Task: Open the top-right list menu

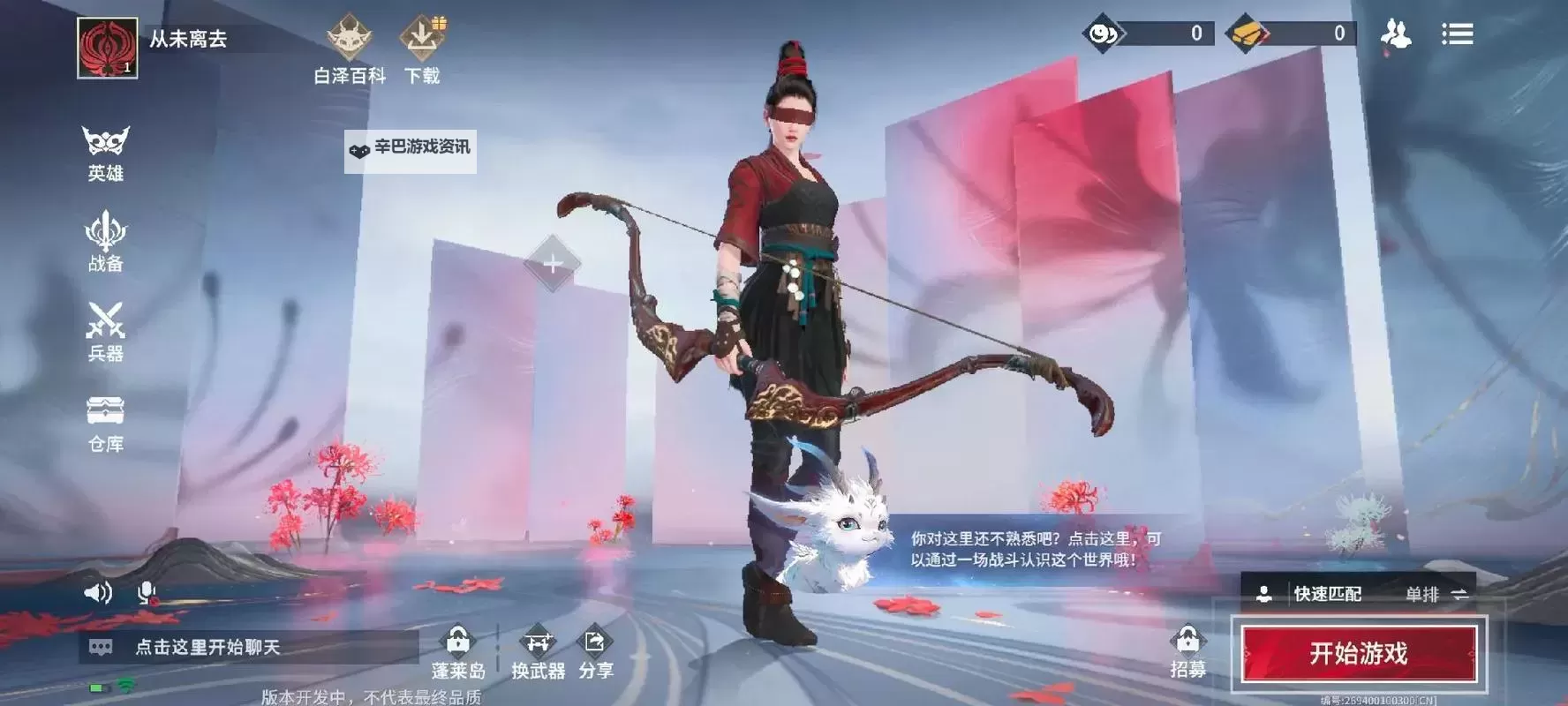Action: pyautogui.click(x=1459, y=35)
